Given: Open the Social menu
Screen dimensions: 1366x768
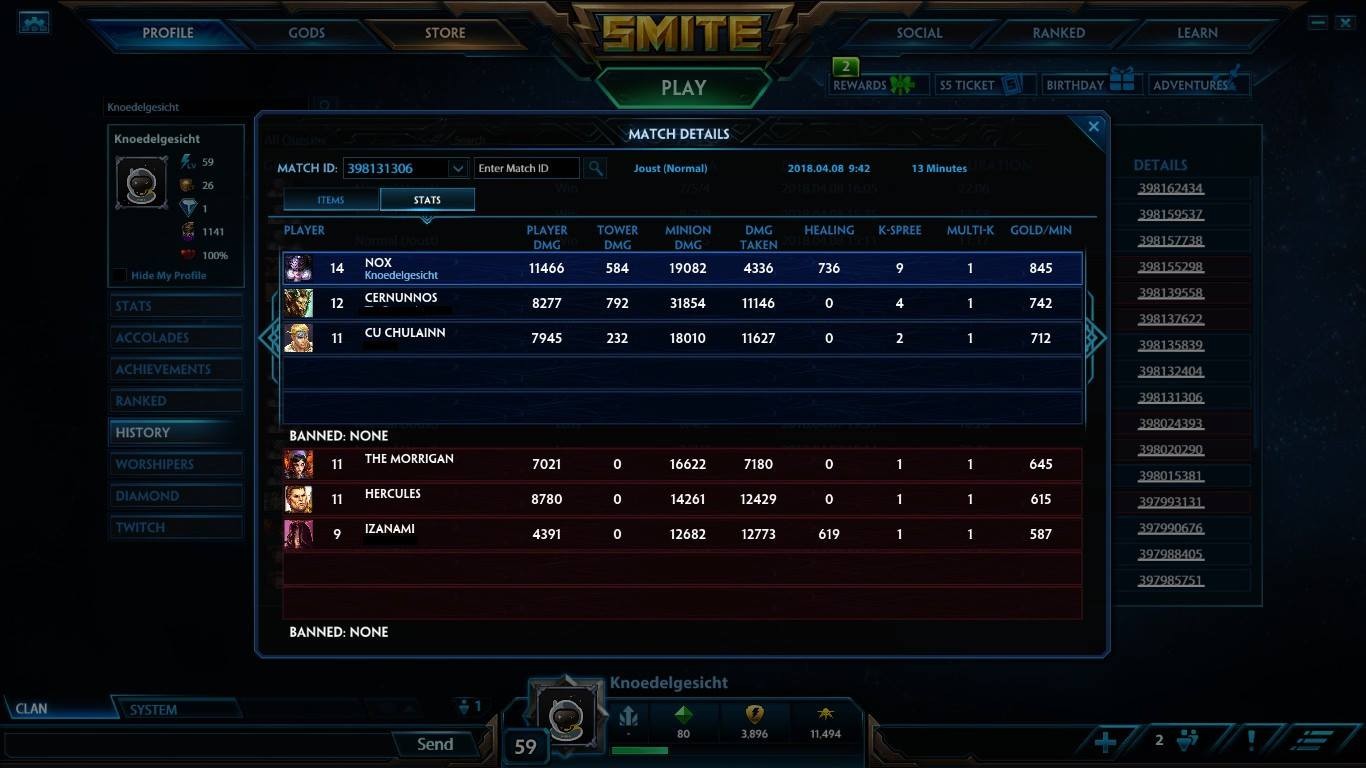Looking at the screenshot, I should 919,33.
